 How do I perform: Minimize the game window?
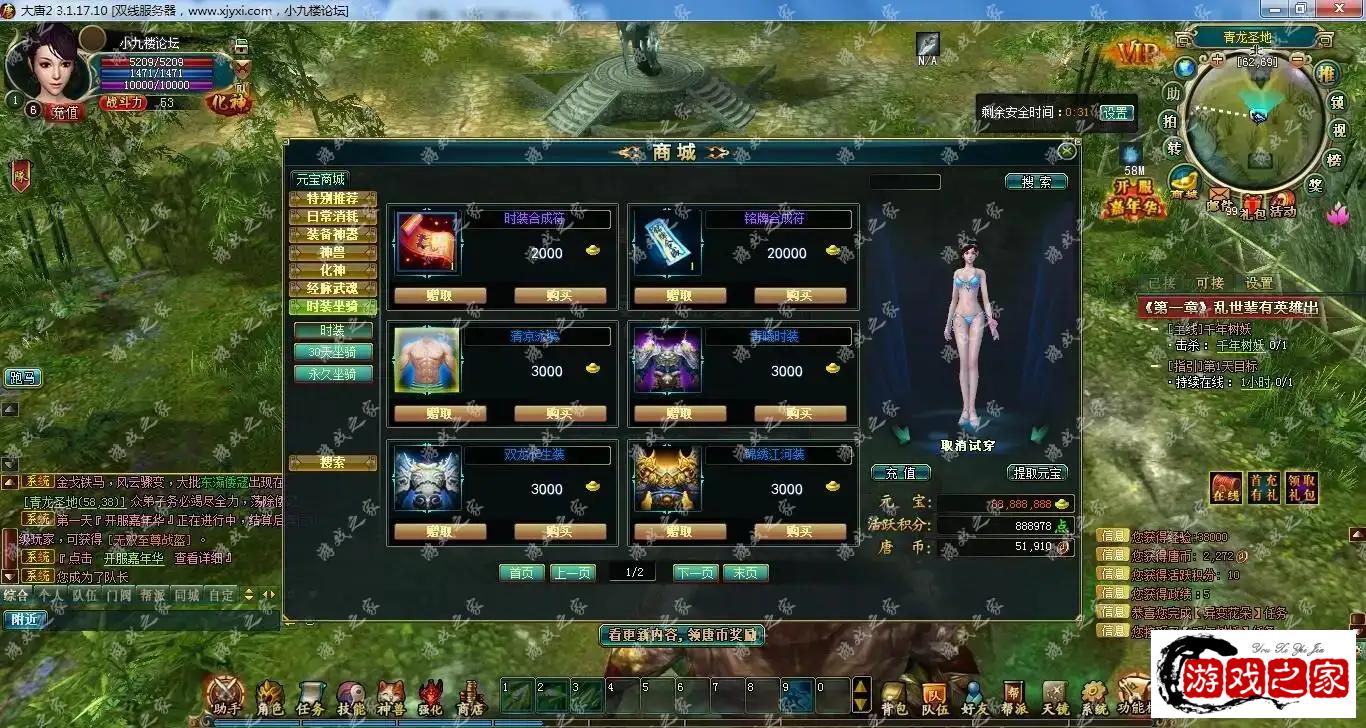click(x=1301, y=9)
